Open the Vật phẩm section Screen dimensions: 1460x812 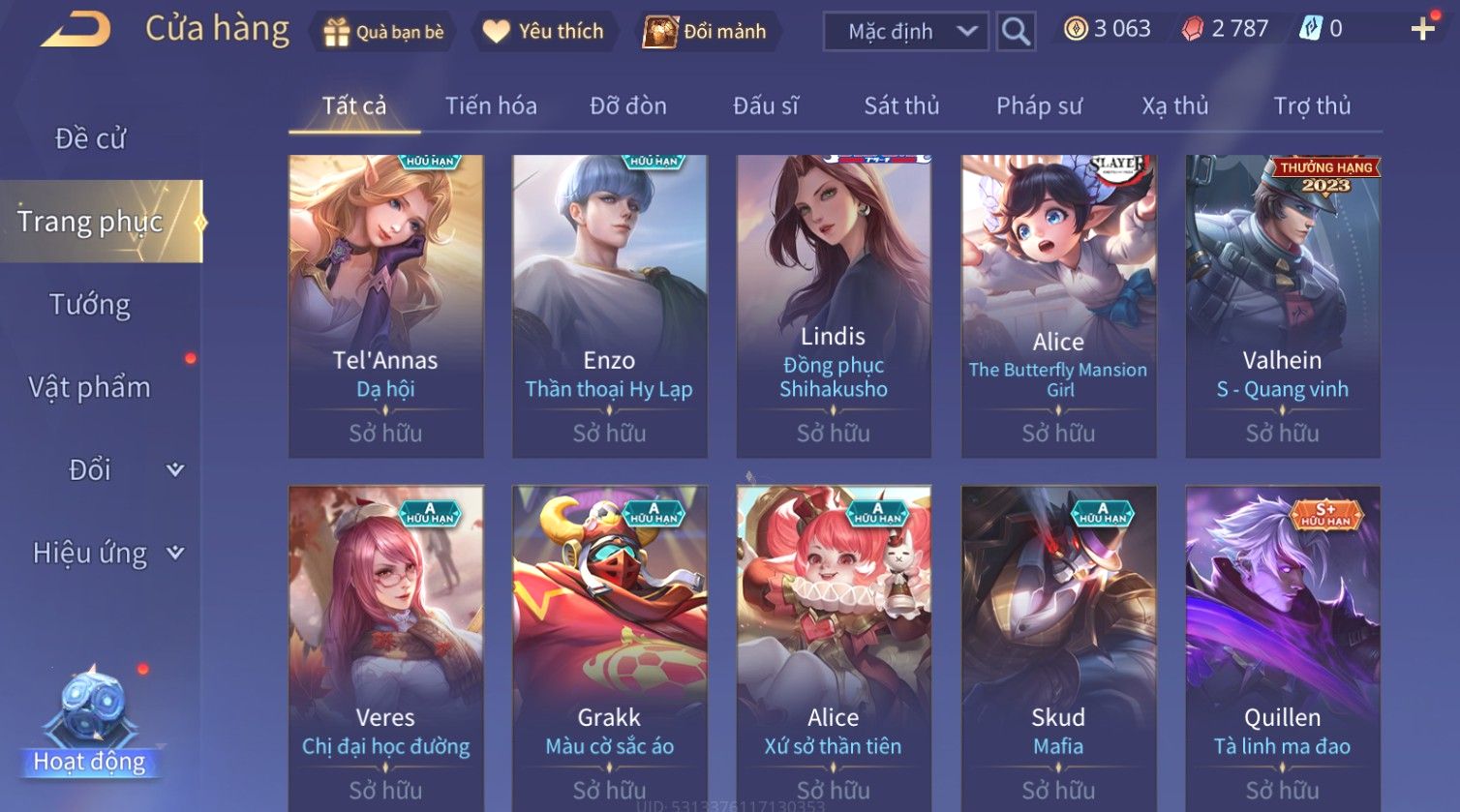(x=90, y=387)
